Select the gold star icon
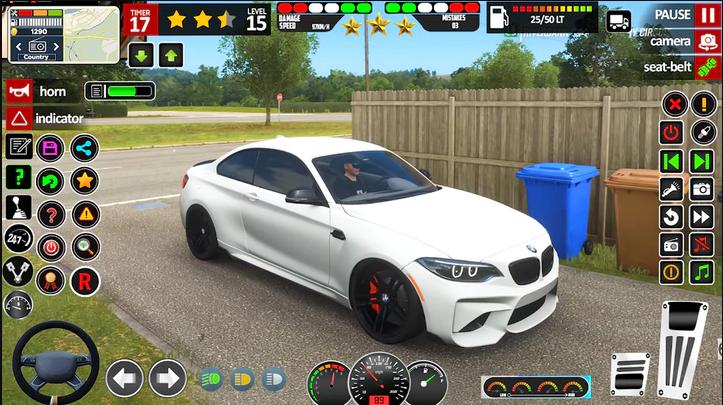This screenshot has width=723, height=405. click(x=84, y=180)
